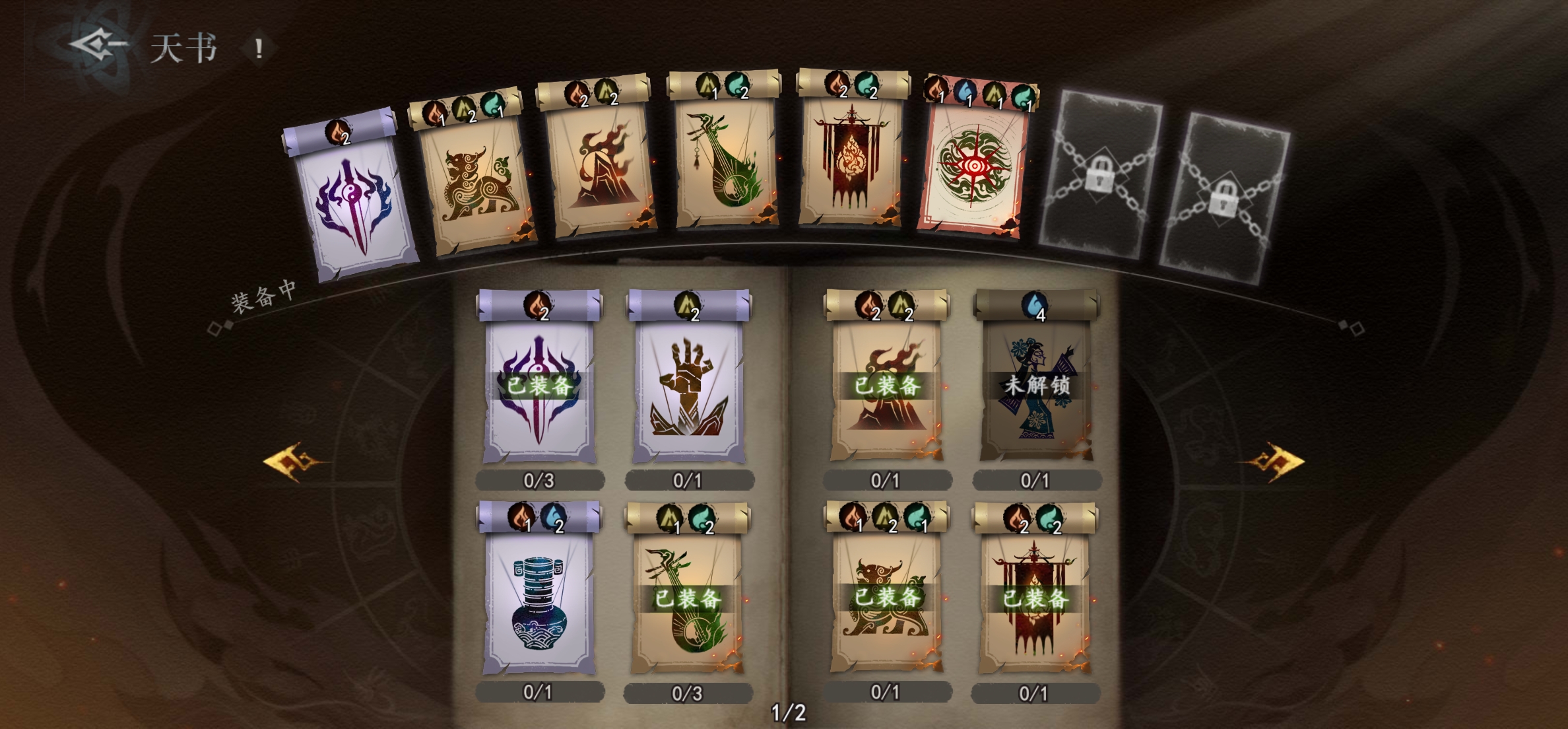Go back using the arrow beside 天书
This screenshot has width=1568, height=729.
pyautogui.click(x=98, y=45)
